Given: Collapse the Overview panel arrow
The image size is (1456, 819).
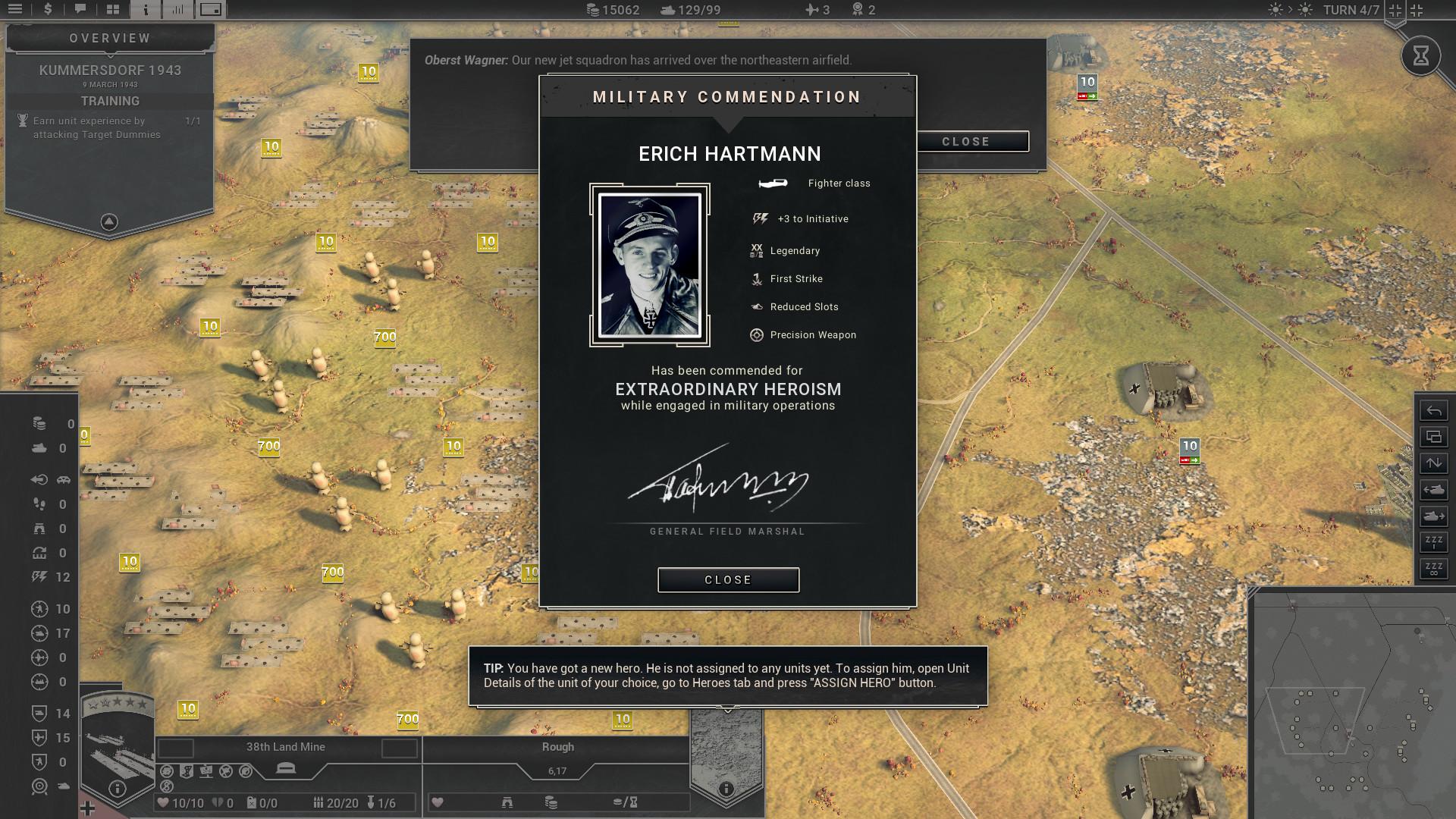Looking at the screenshot, I should 108,220.
